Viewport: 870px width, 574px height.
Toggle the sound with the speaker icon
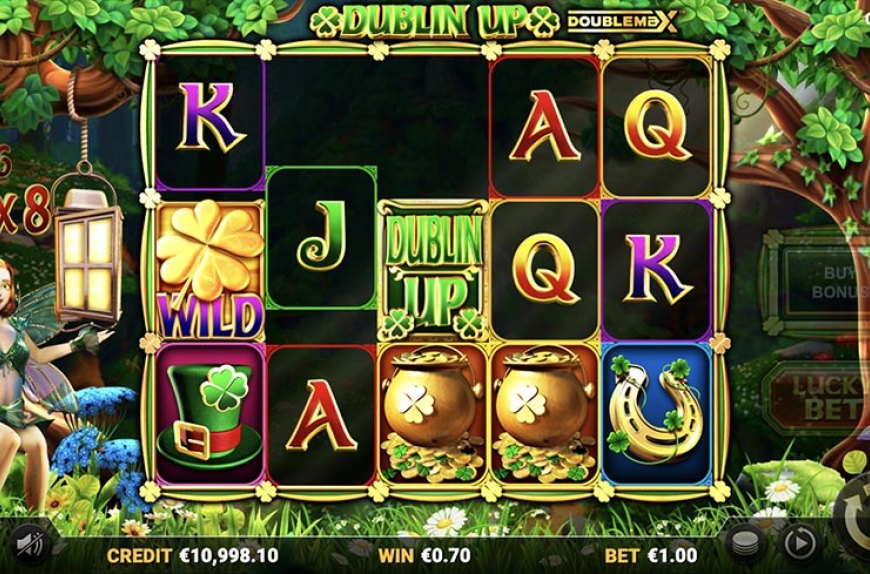click(32, 543)
